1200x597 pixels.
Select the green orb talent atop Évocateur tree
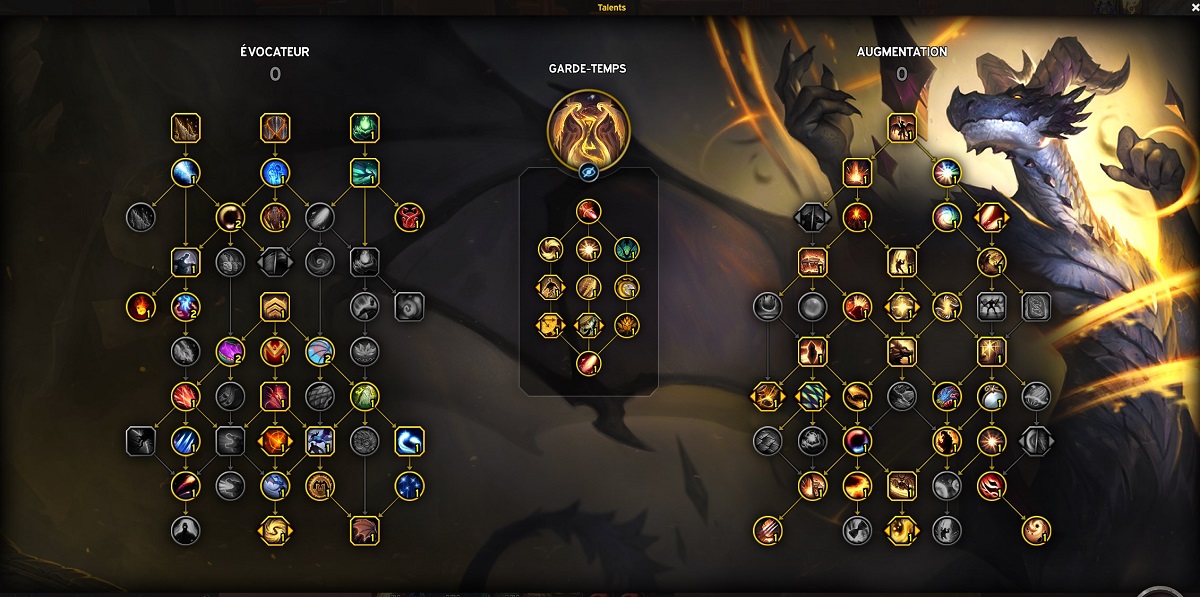[364, 128]
